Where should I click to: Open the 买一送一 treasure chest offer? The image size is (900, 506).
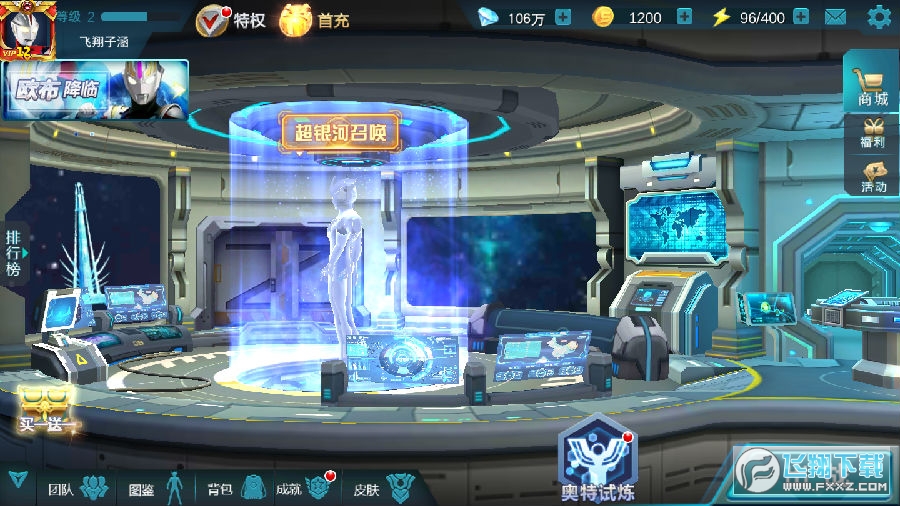click(46, 410)
